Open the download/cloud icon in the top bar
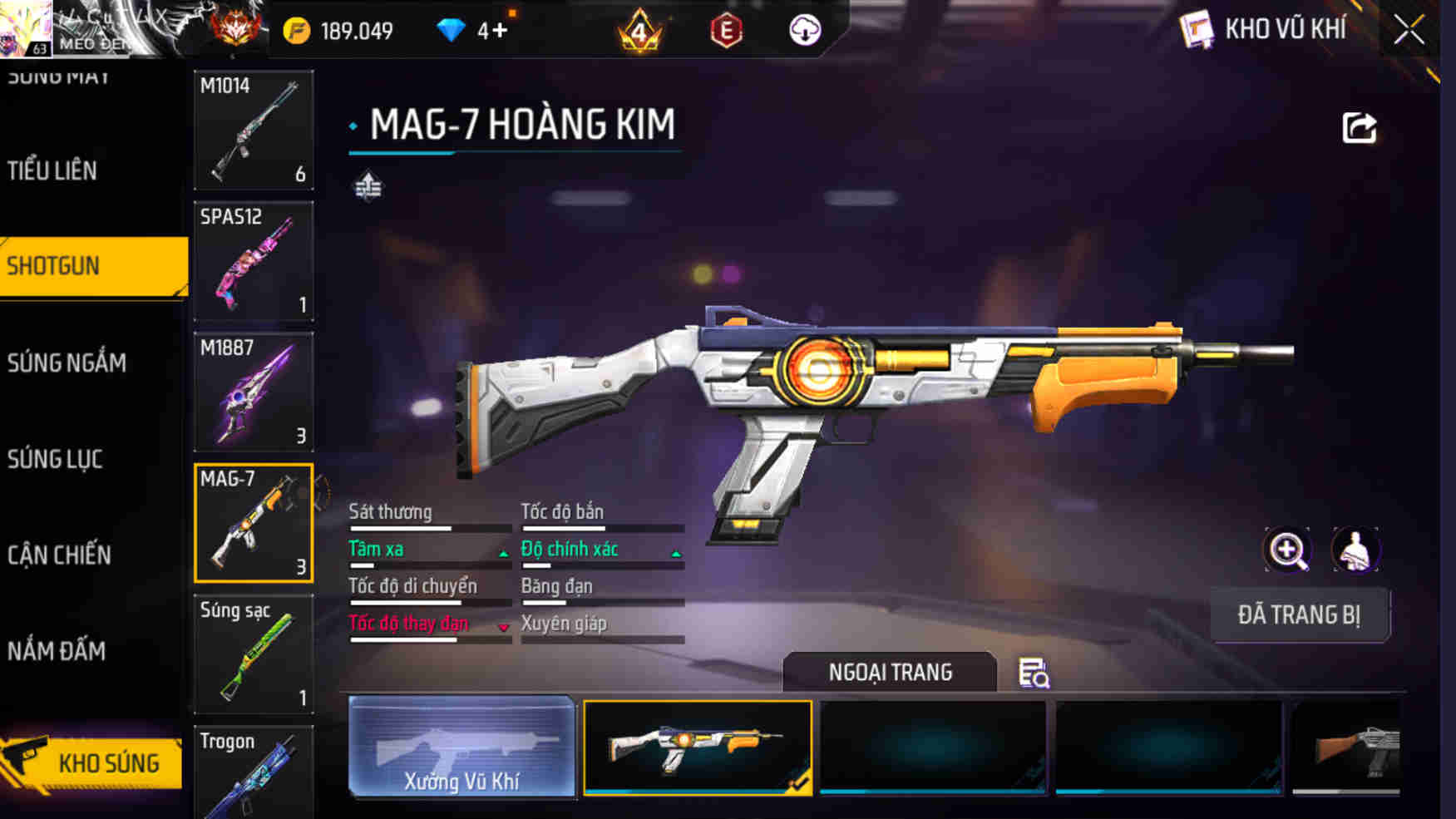 [802, 32]
